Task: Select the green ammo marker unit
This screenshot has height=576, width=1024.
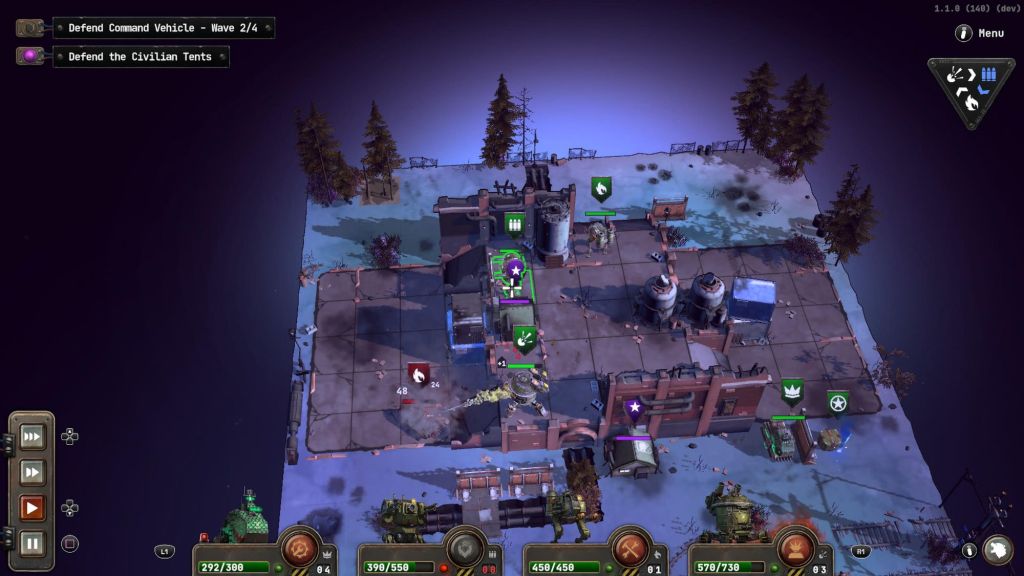Action: 515,223
